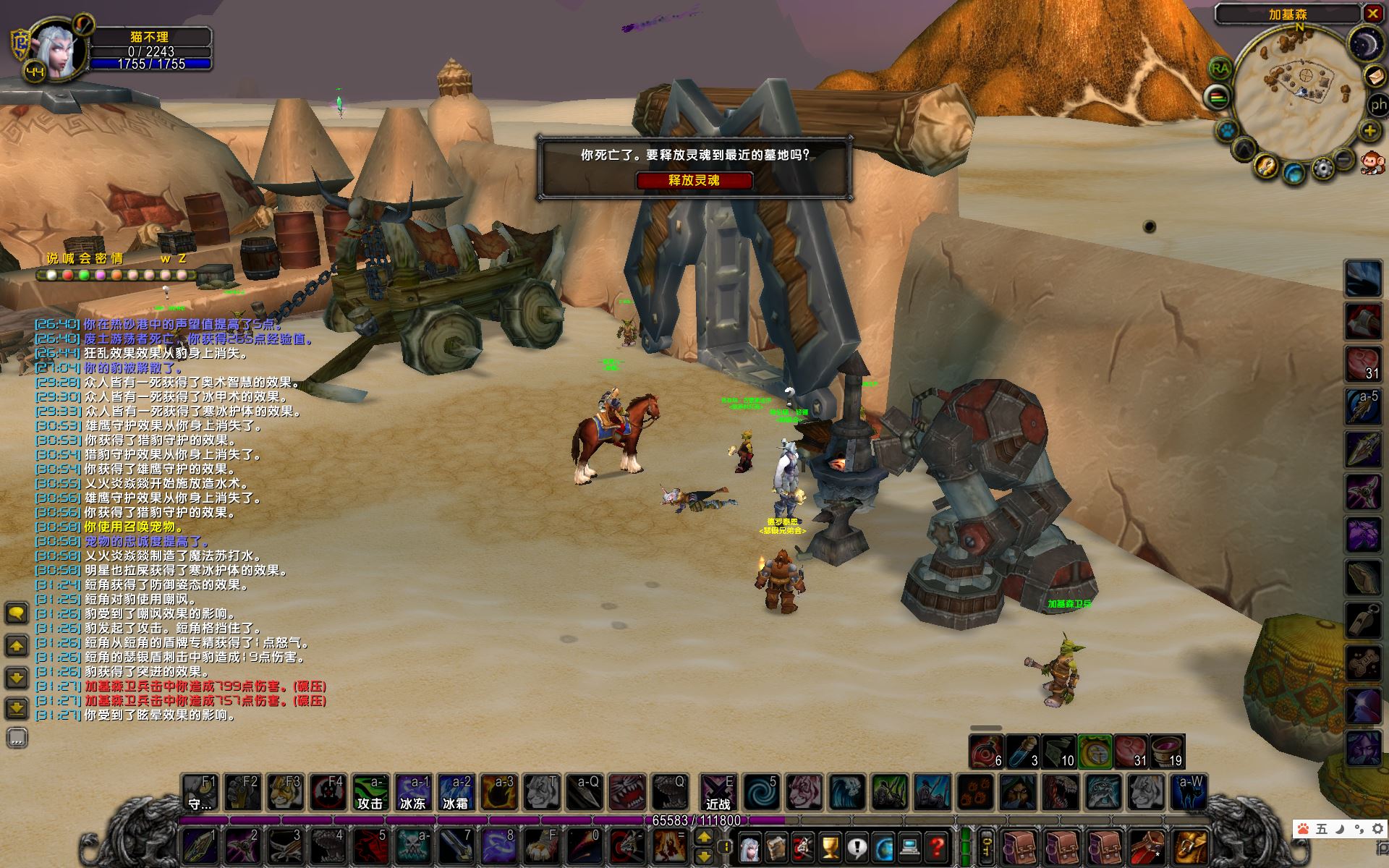Open the golden backpack bag slot
This screenshot has height=868, width=1389.
point(1189,846)
